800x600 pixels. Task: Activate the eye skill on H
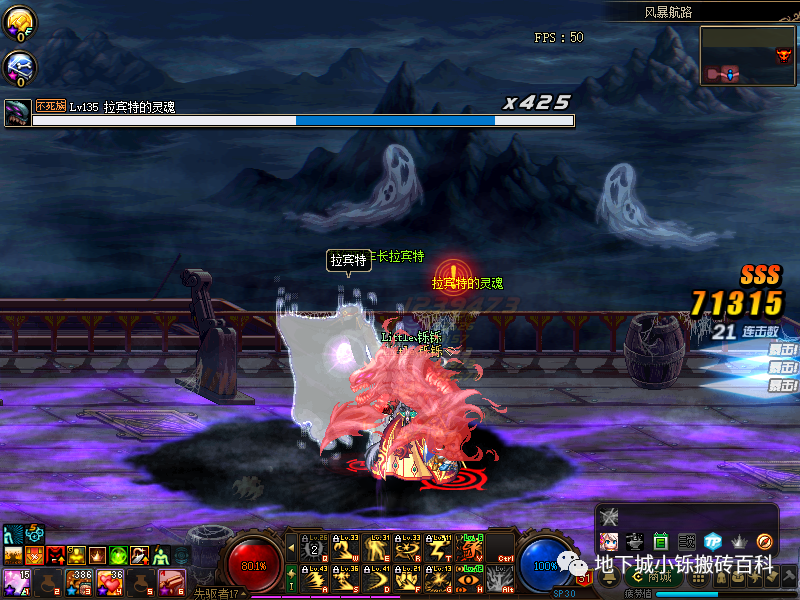click(x=470, y=578)
